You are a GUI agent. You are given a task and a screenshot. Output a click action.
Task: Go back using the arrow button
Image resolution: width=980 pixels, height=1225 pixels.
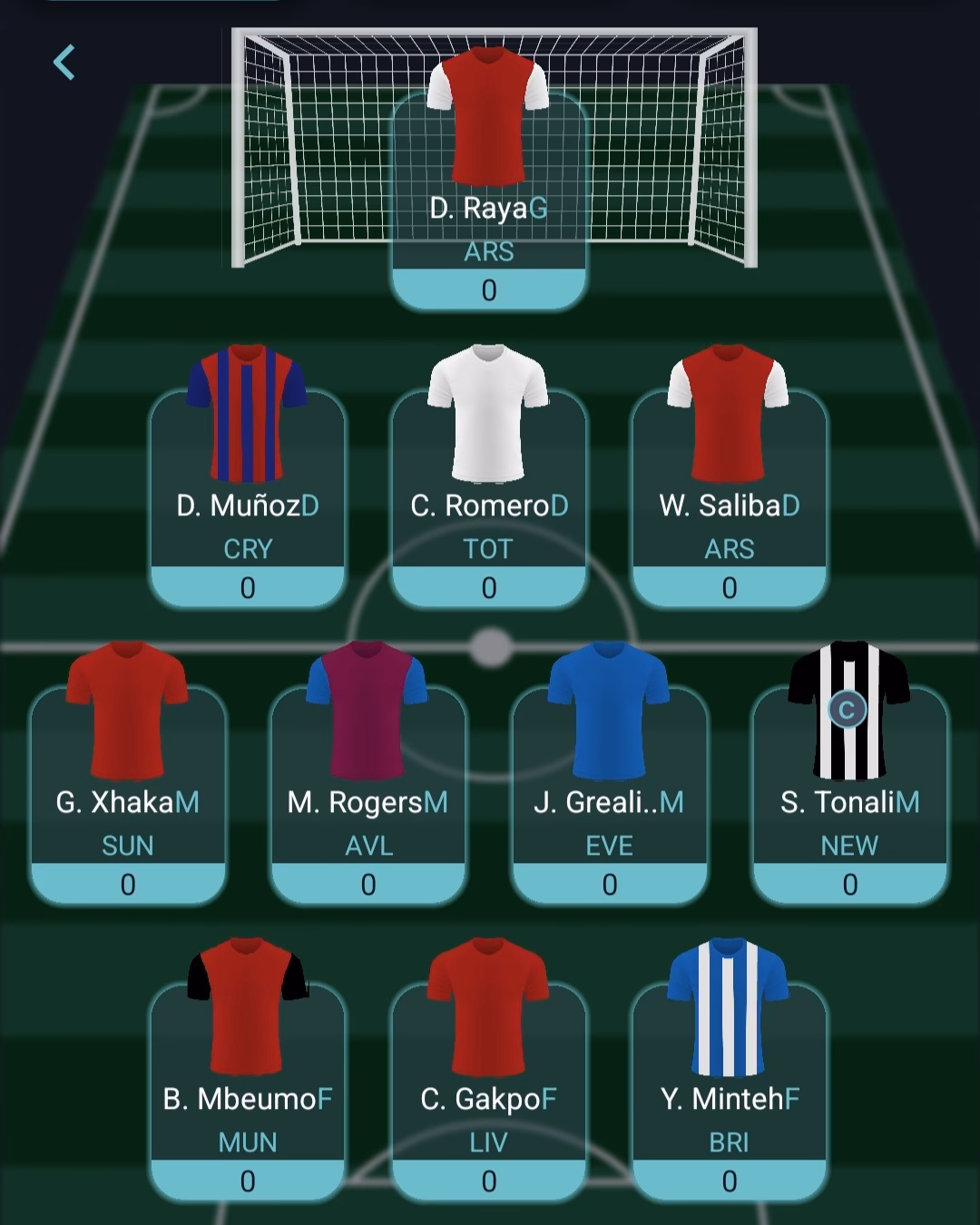tap(64, 63)
